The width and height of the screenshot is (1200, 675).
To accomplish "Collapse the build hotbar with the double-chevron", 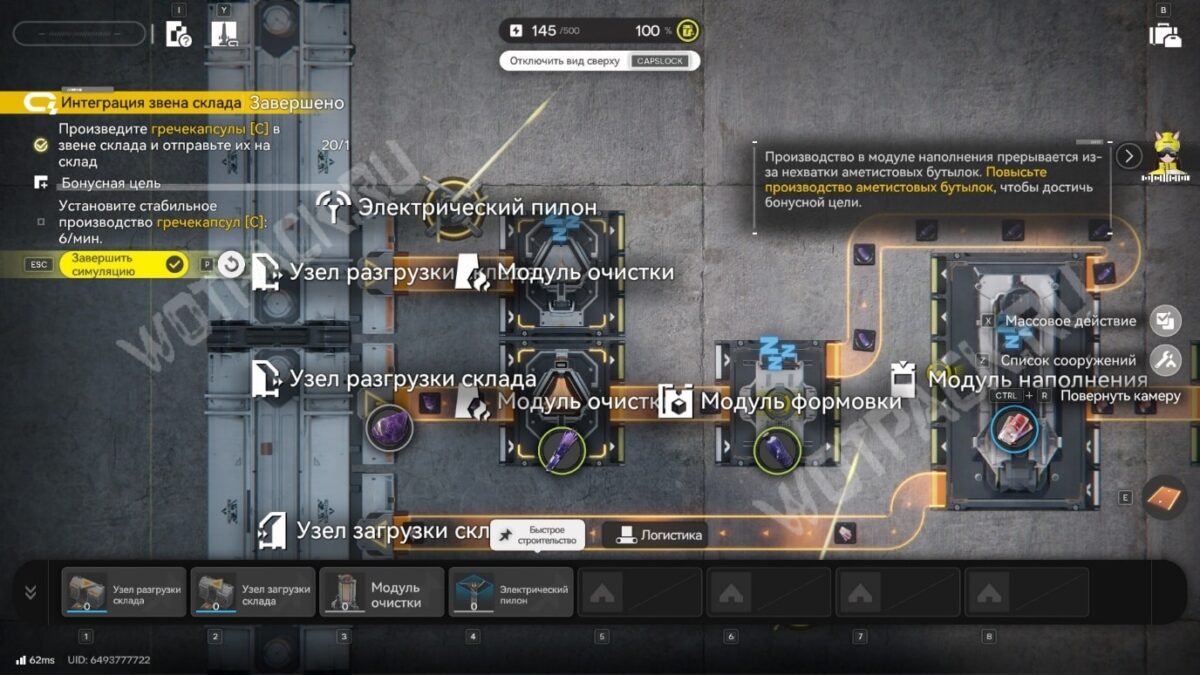I will pyautogui.click(x=30, y=592).
